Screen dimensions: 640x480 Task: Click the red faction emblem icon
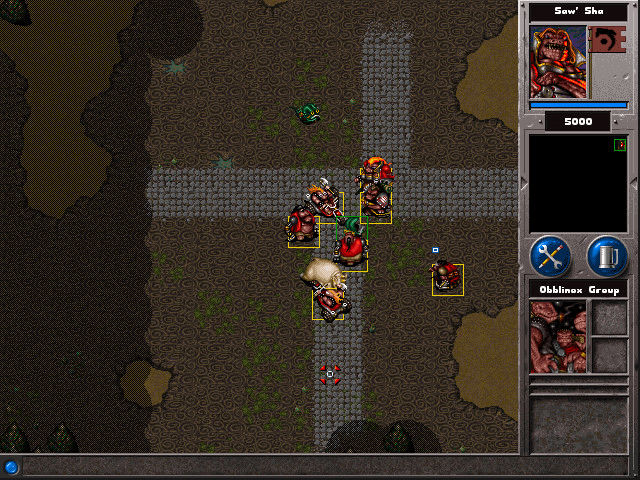click(x=605, y=41)
